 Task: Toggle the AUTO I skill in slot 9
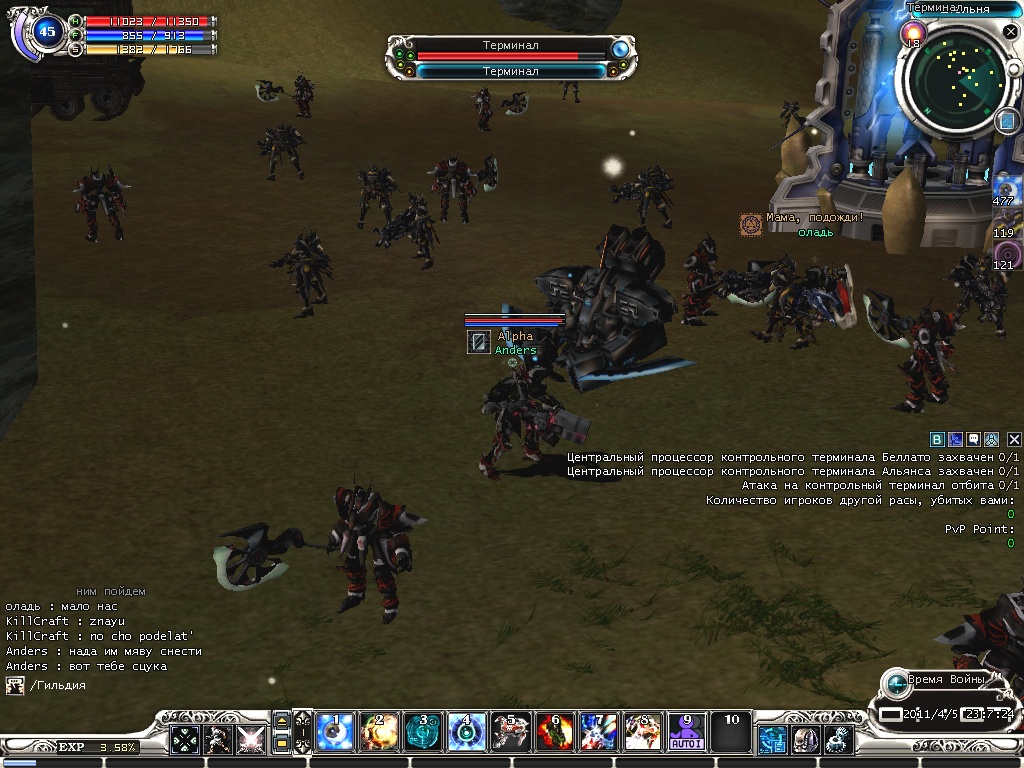686,733
